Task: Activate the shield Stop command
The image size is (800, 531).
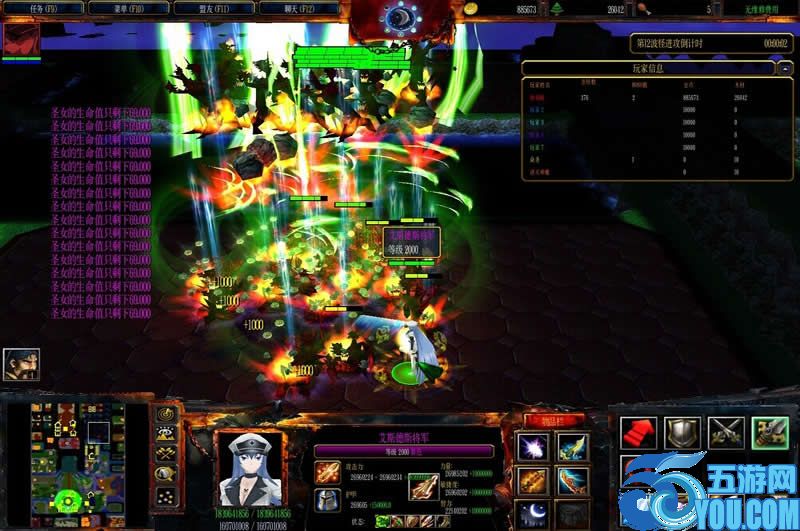Action: (683, 433)
